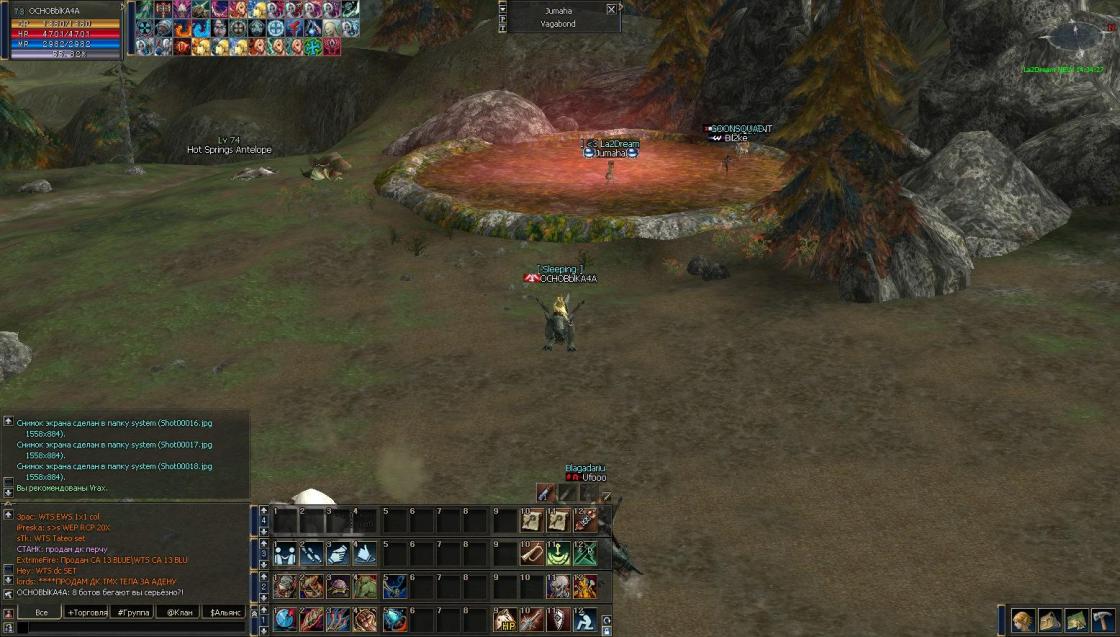Close the Jumaha target window
Viewport: 1120px width, 637px height.
coord(611,9)
